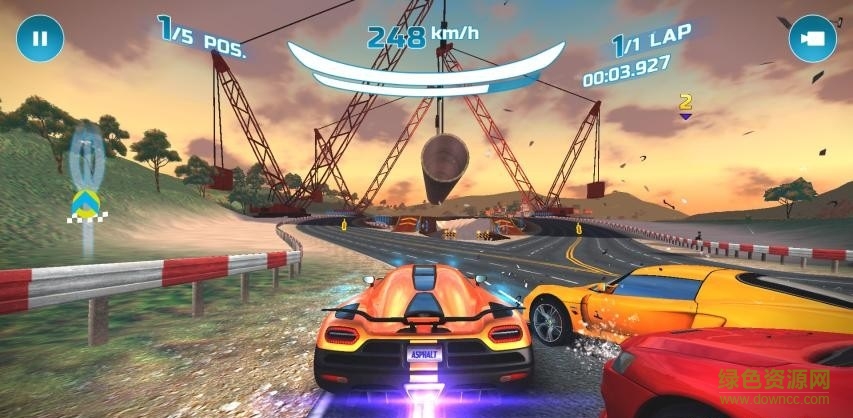Pause the race
The width and height of the screenshot is (853, 418).
pos(39,39)
